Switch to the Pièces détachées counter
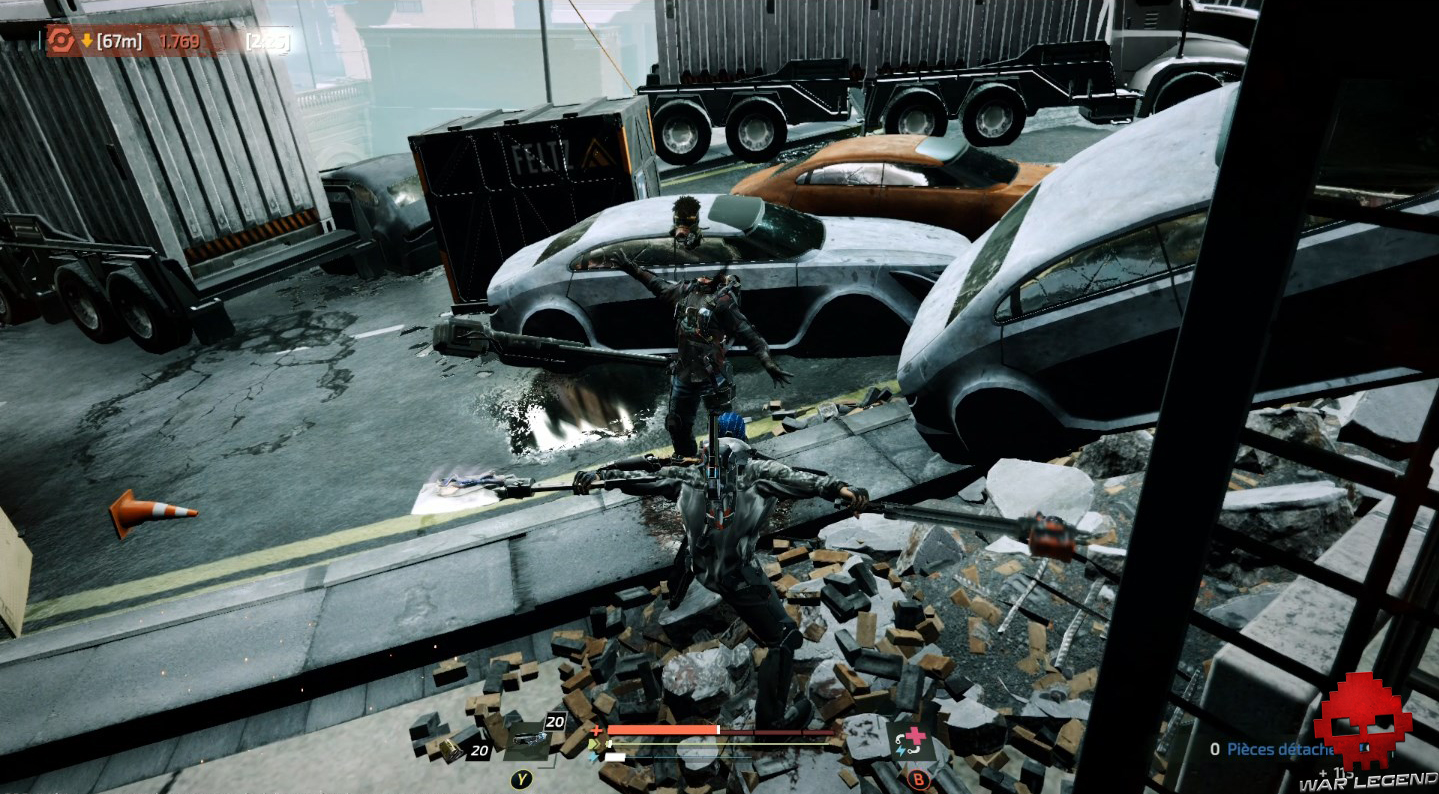This screenshot has height=794, width=1439. coord(1270,748)
